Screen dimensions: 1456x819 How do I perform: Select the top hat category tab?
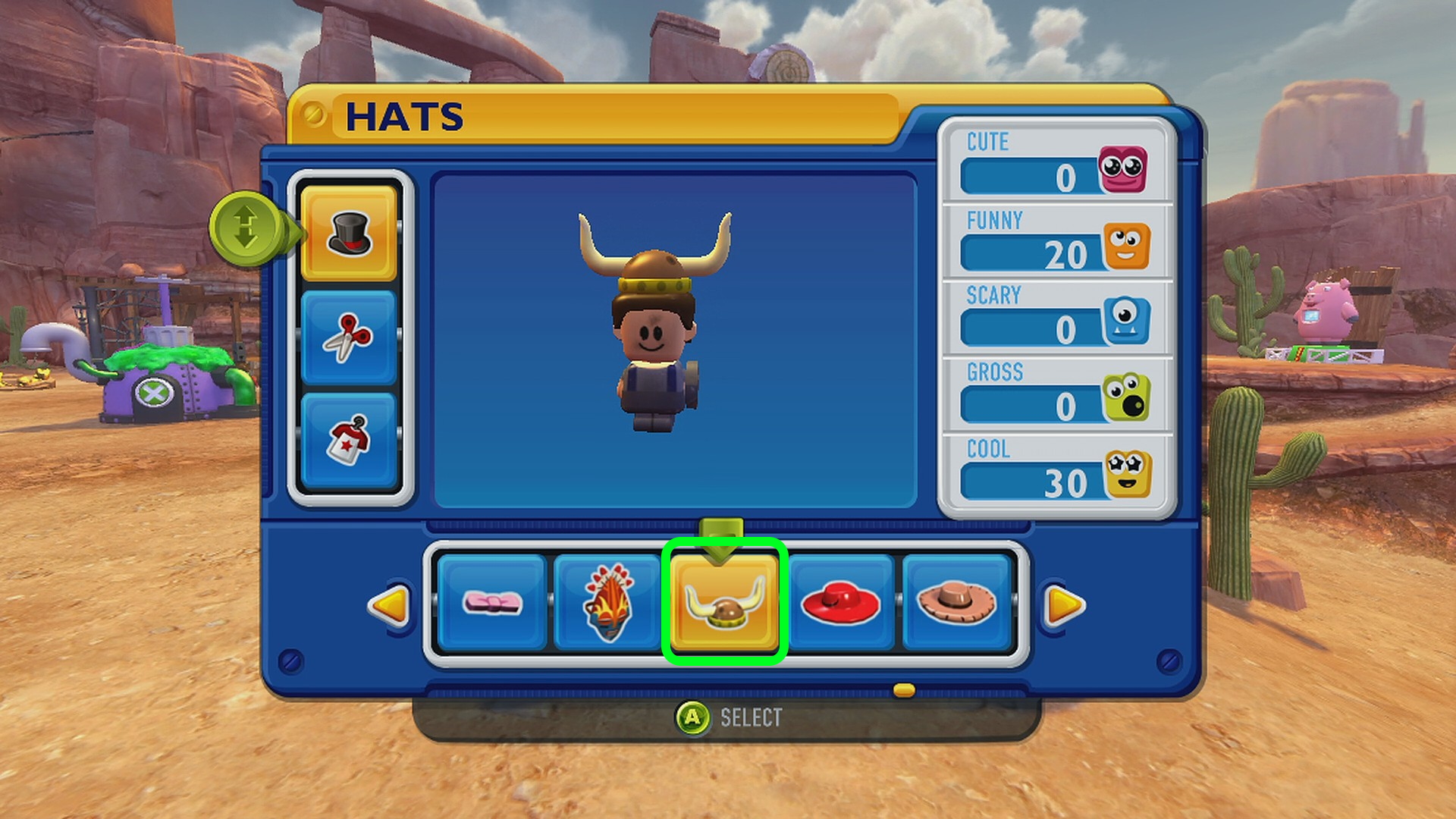349,233
